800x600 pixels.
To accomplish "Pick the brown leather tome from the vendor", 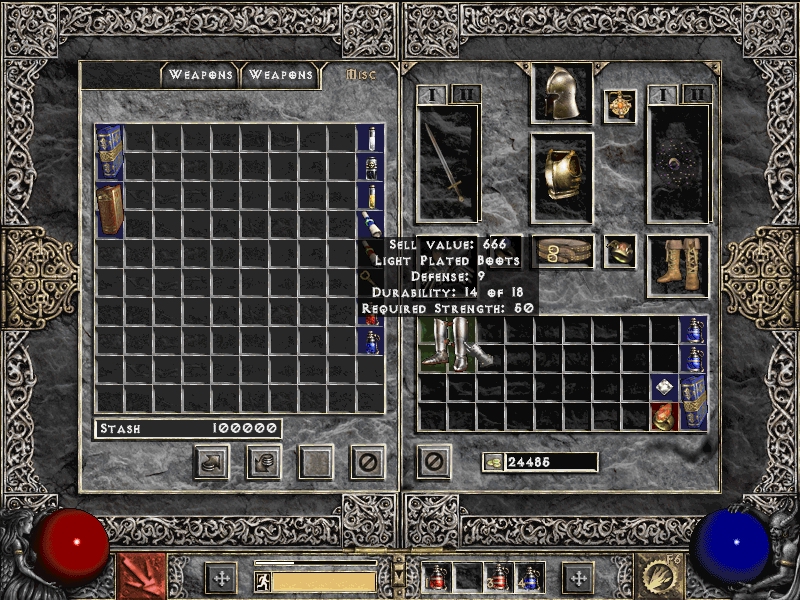I will 109,210.
